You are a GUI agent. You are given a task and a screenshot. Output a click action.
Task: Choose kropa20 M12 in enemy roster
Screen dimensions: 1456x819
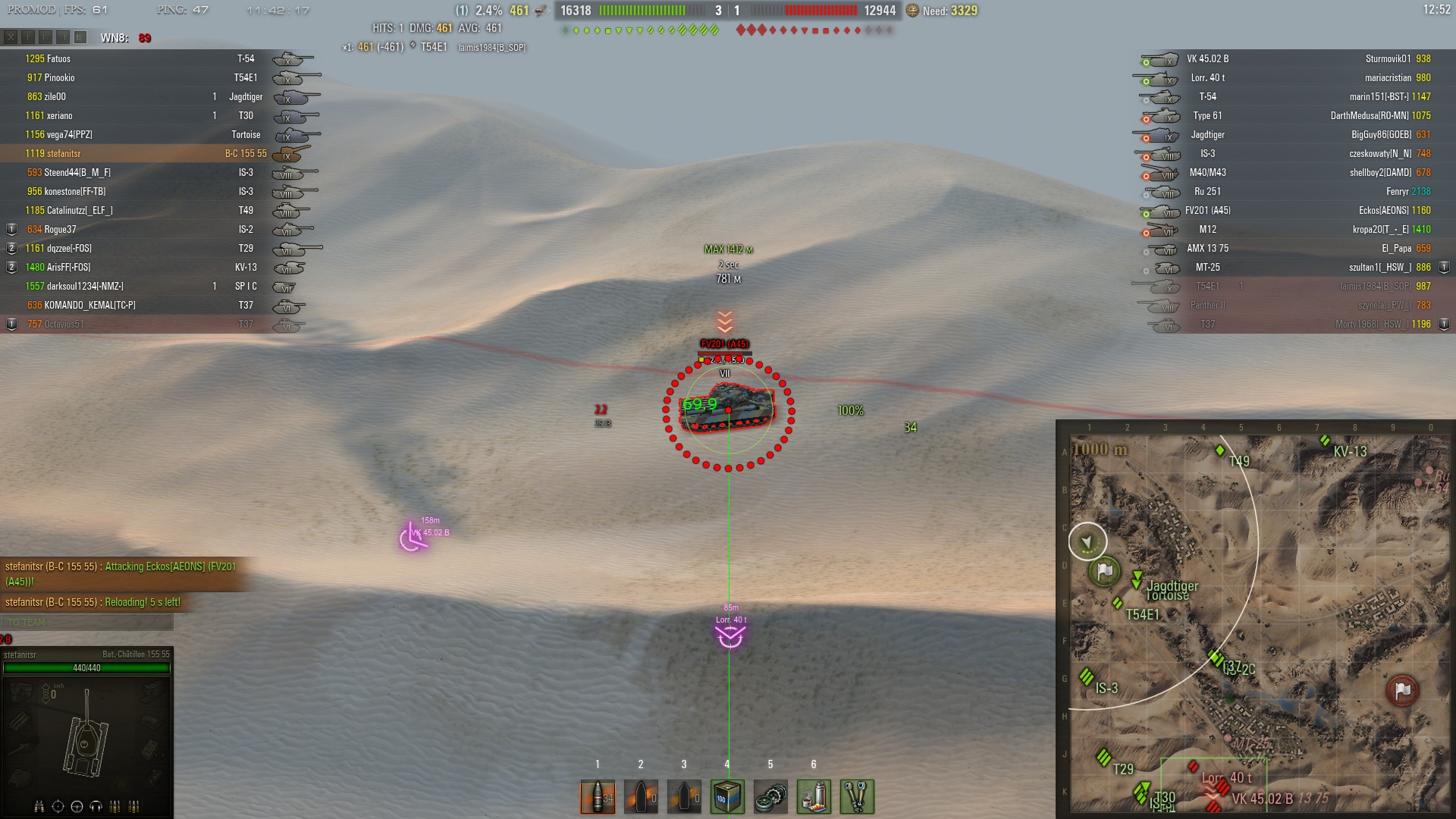[1289, 229]
